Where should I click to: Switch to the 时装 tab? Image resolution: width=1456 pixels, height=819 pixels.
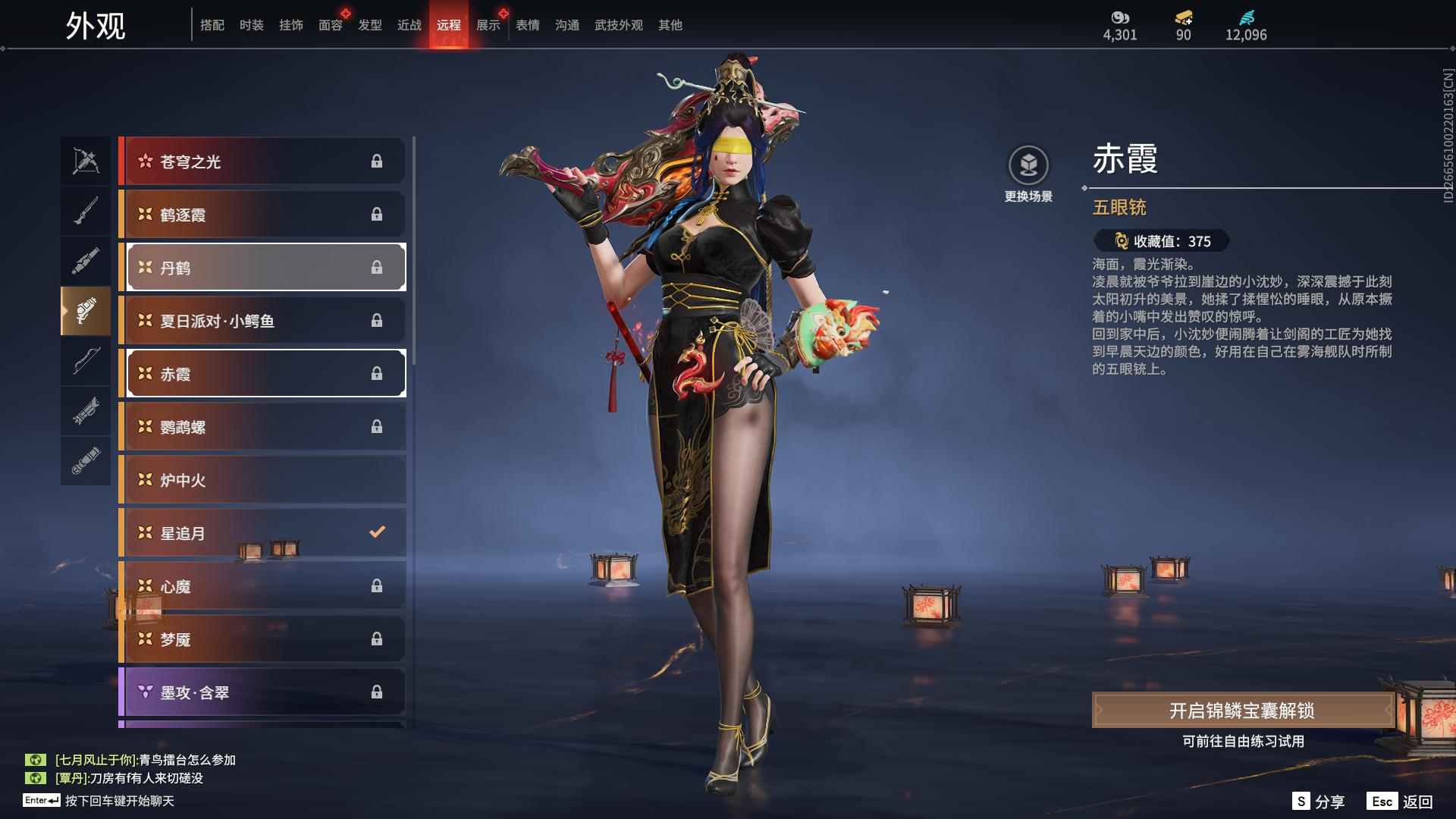[252, 24]
